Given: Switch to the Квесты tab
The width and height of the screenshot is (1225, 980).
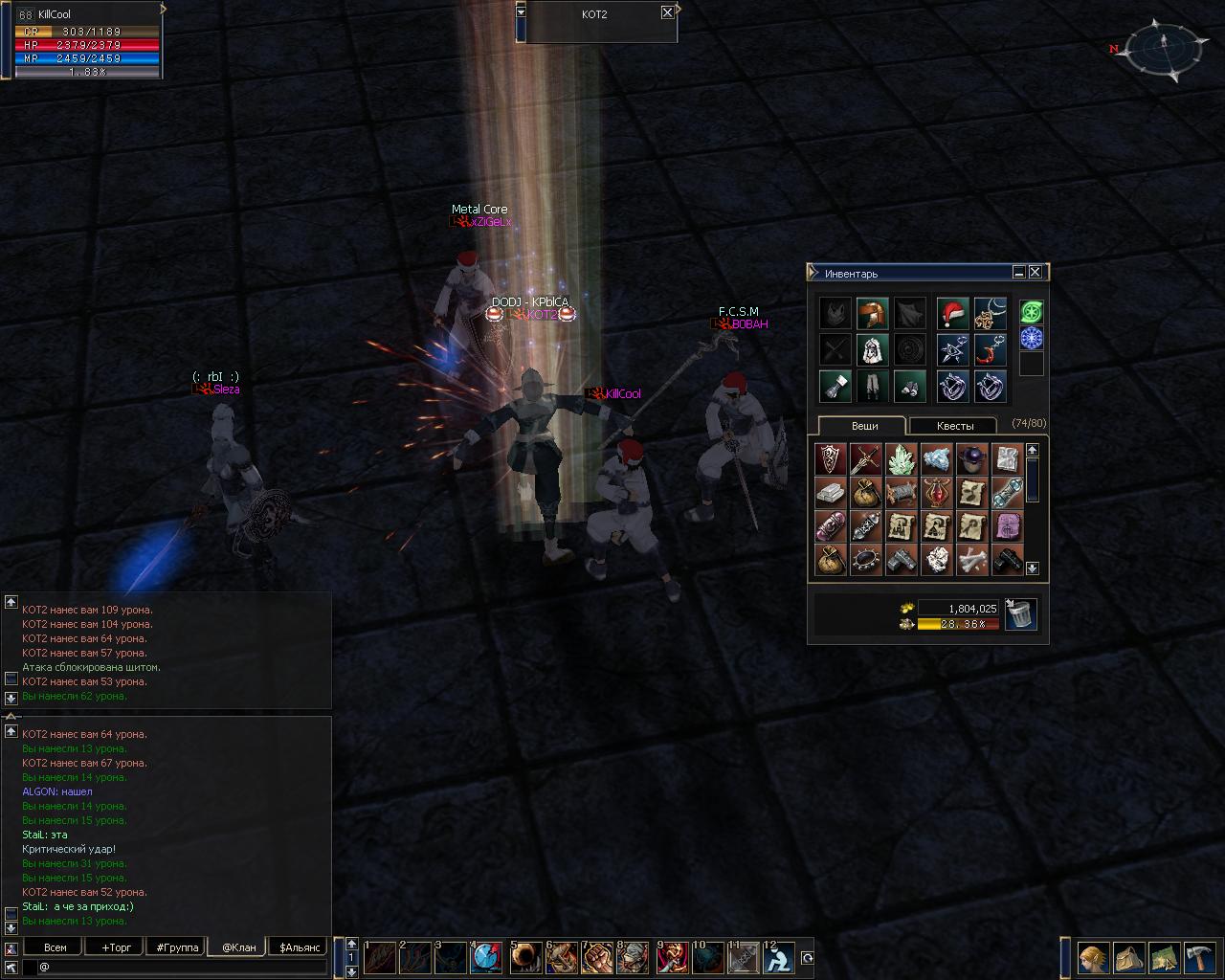Looking at the screenshot, I should (x=954, y=426).
